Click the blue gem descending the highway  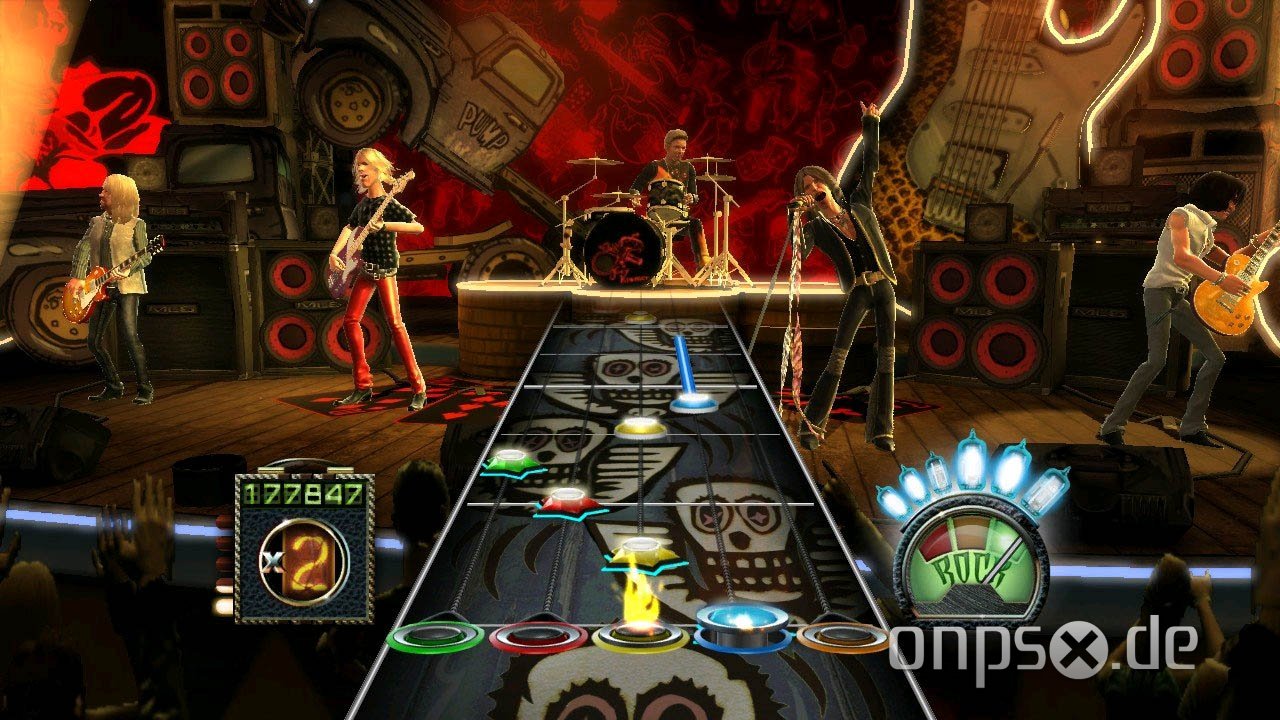(695, 404)
